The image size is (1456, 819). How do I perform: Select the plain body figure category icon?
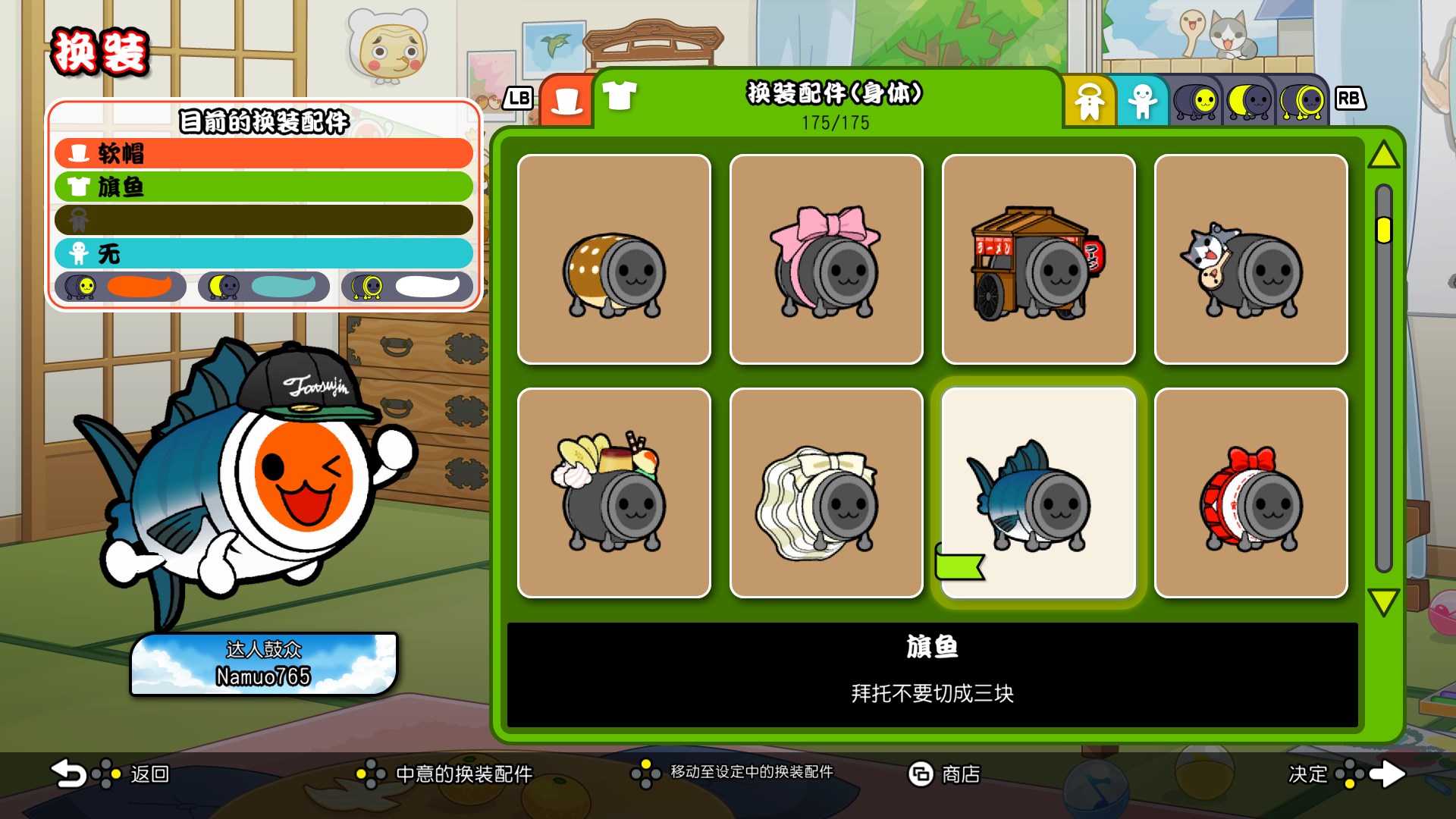click(x=1142, y=101)
